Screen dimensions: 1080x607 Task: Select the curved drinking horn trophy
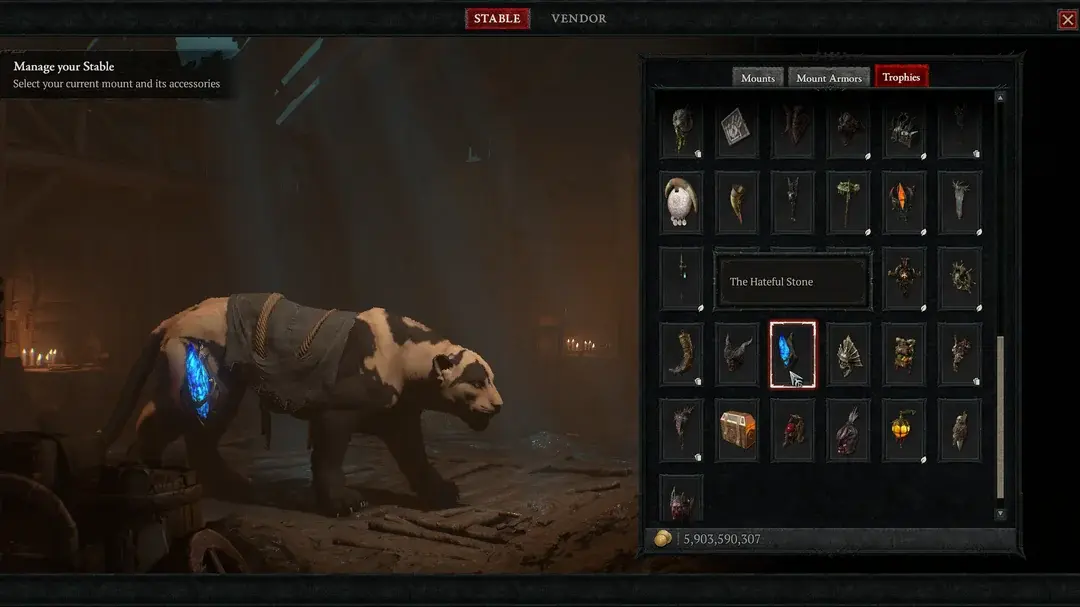[681, 354]
